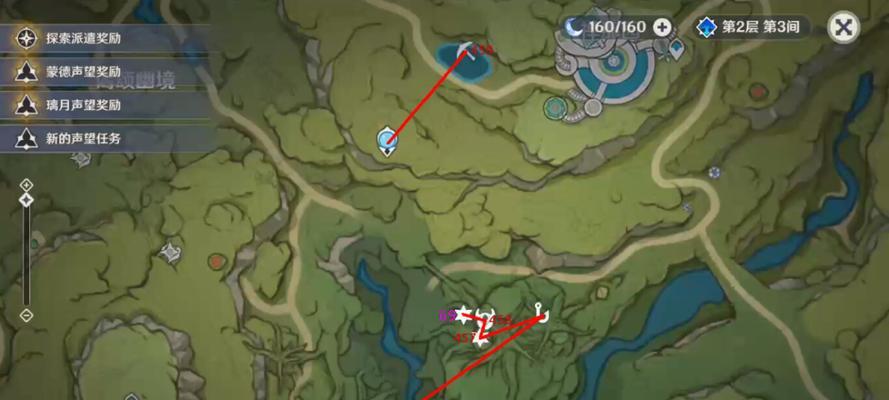Open the 第2层 第3间 Spiral Abyss indicator
This screenshot has height=400, width=889.
(751, 27)
